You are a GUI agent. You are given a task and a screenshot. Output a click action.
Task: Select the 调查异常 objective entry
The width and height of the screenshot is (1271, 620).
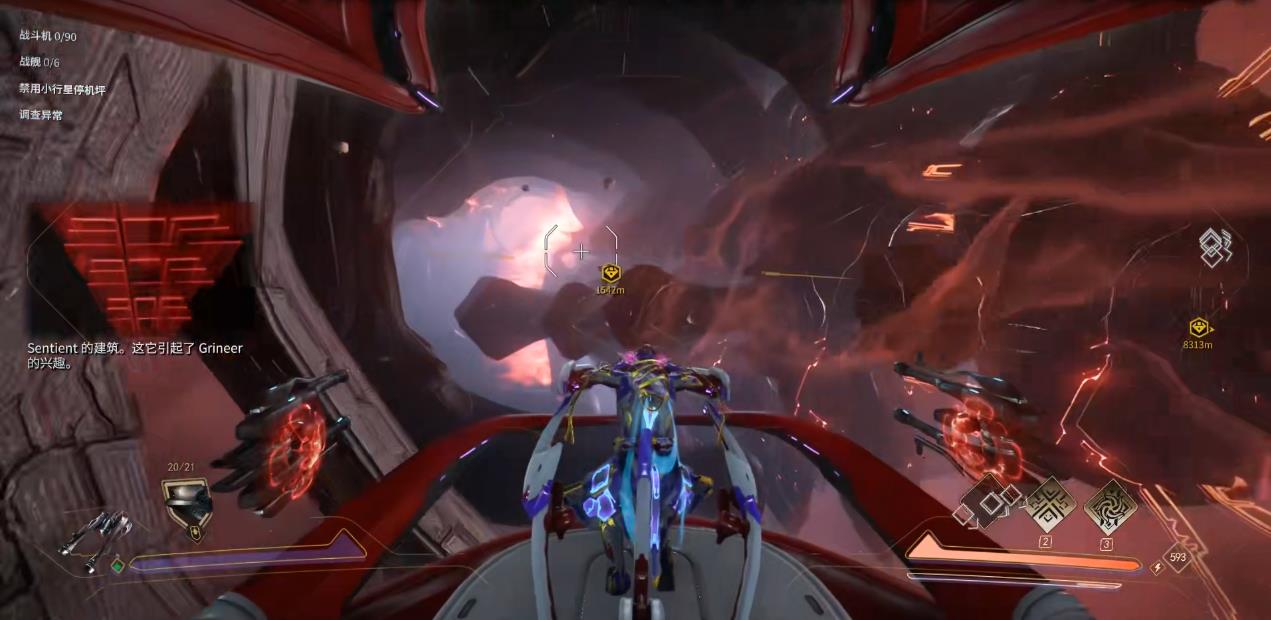click(40, 115)
